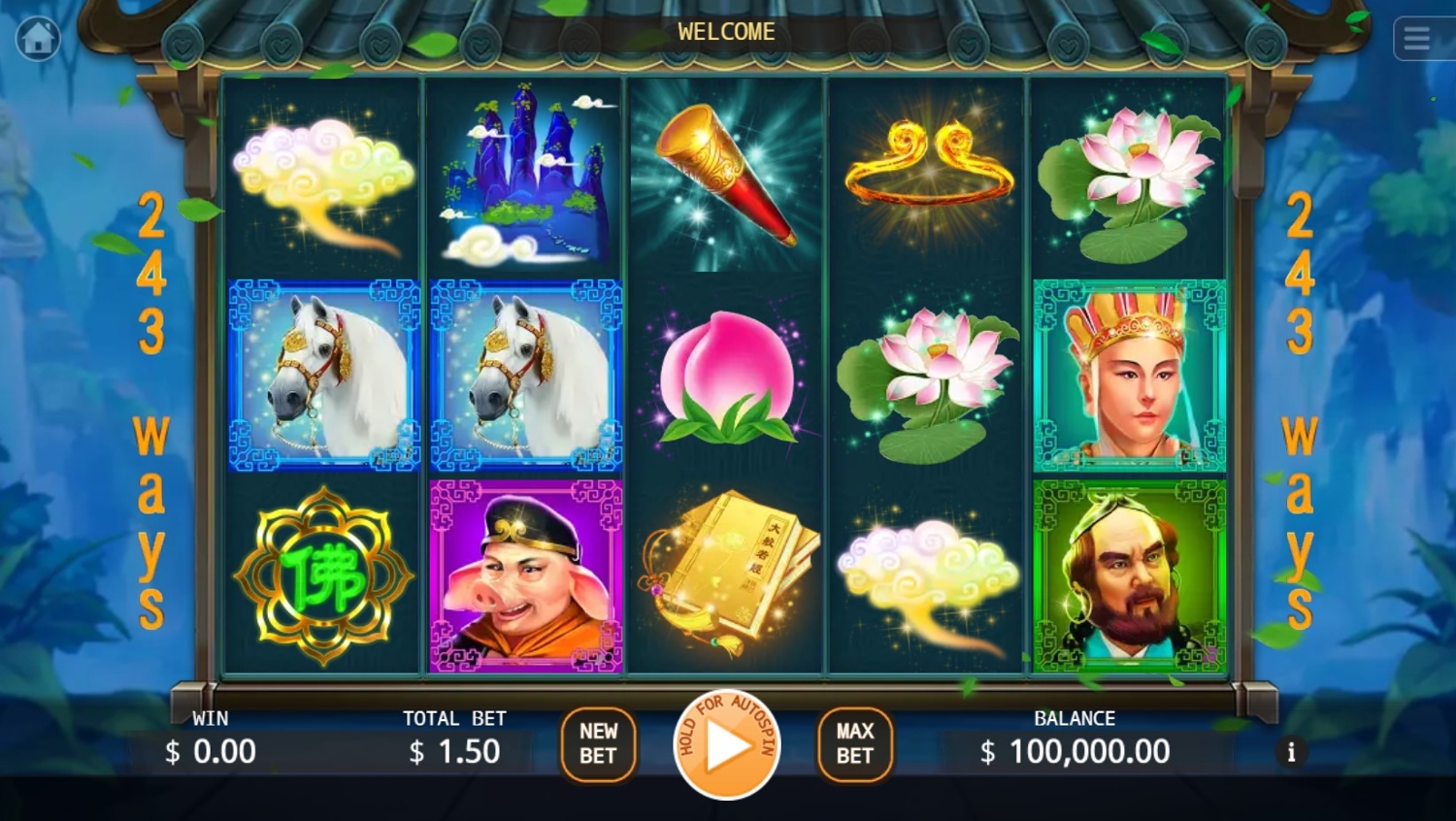Show the game info page

1291,752
